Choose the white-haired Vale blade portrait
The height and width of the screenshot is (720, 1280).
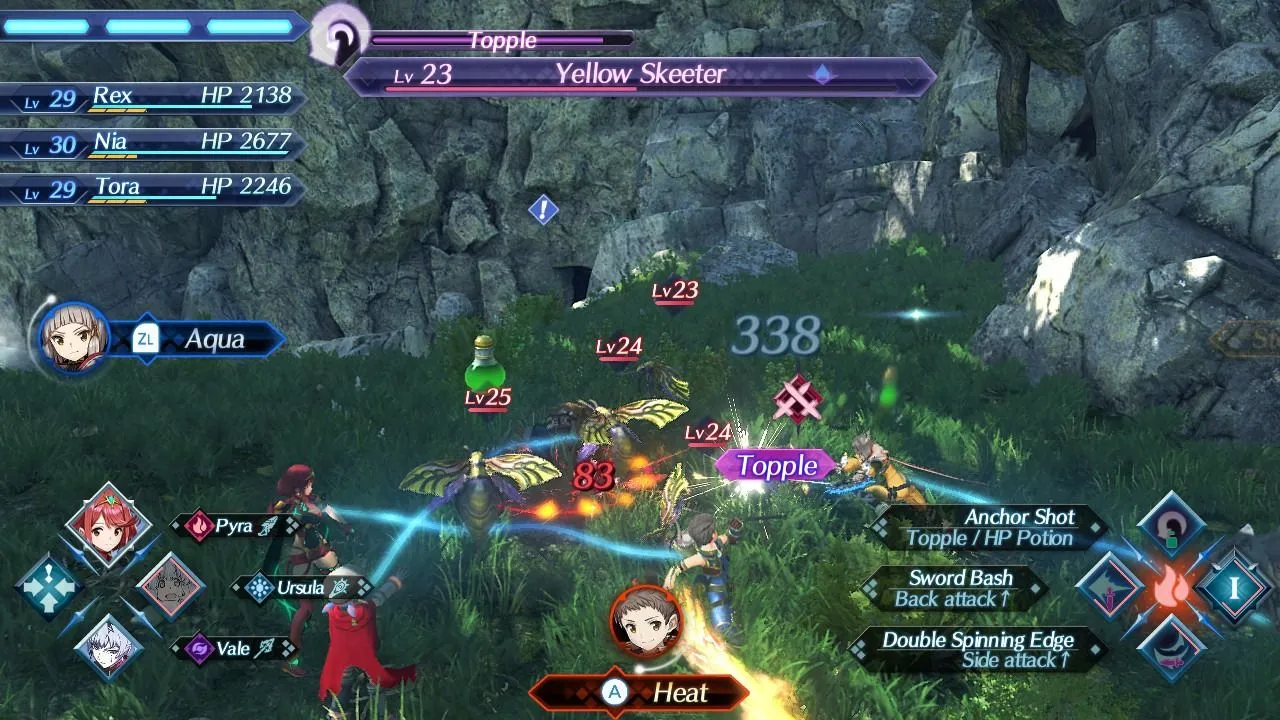click(108, 646)
